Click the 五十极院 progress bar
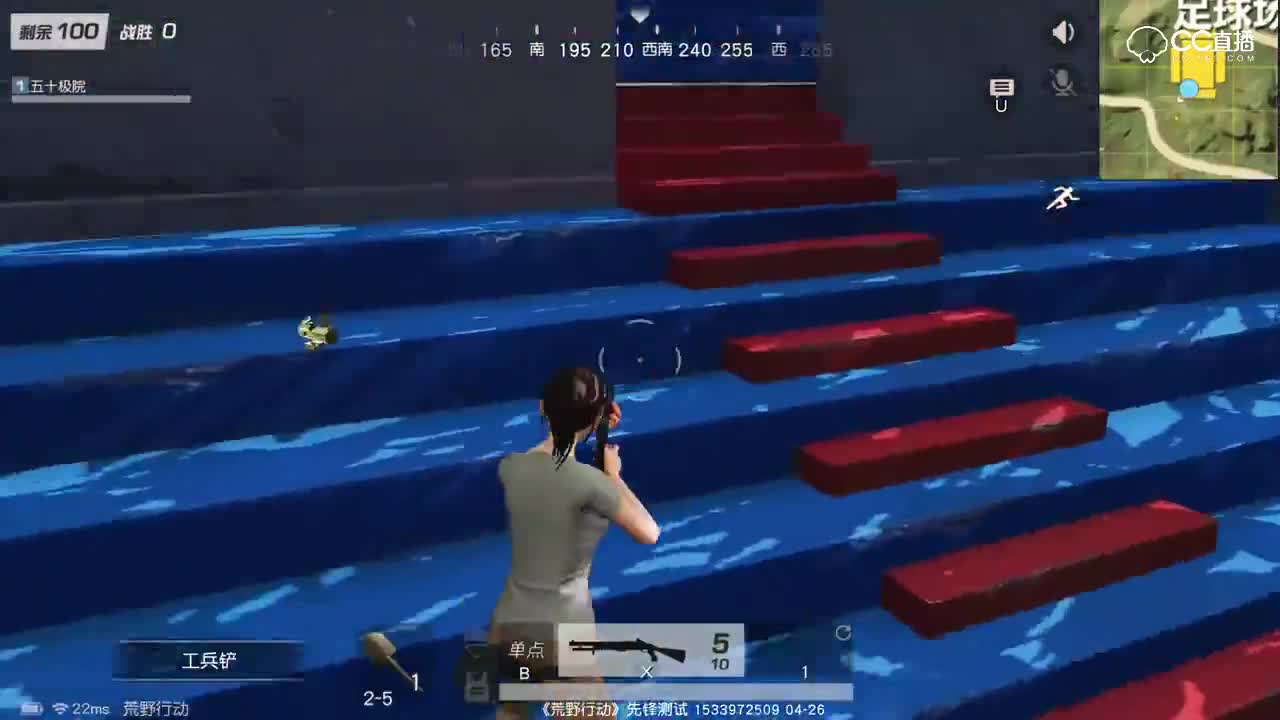Screen dimensions: 1280x720 (x=100, y=98)
